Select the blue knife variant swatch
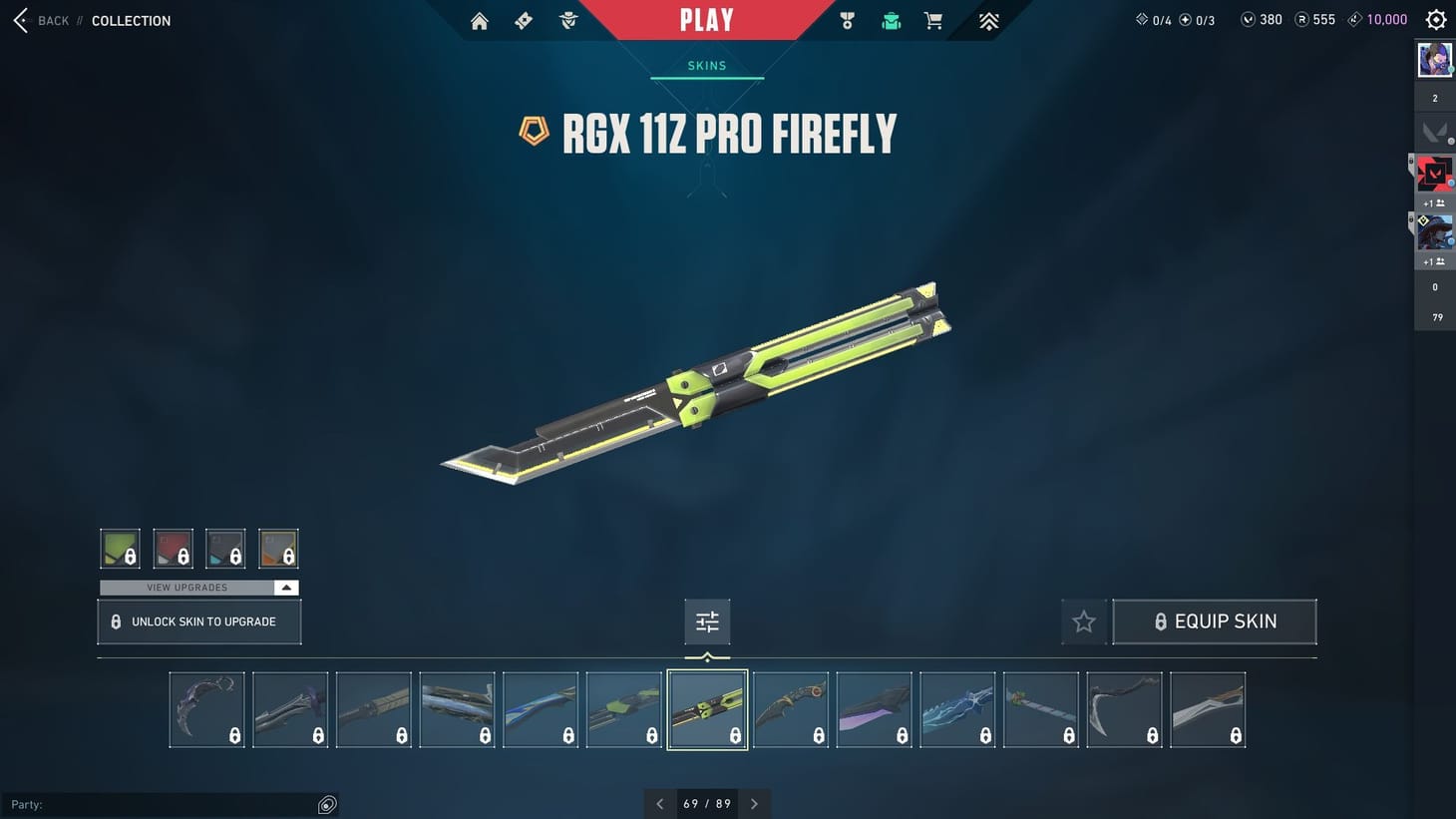This screenshot has width=1456, height=819. click(x=225, y=548)
